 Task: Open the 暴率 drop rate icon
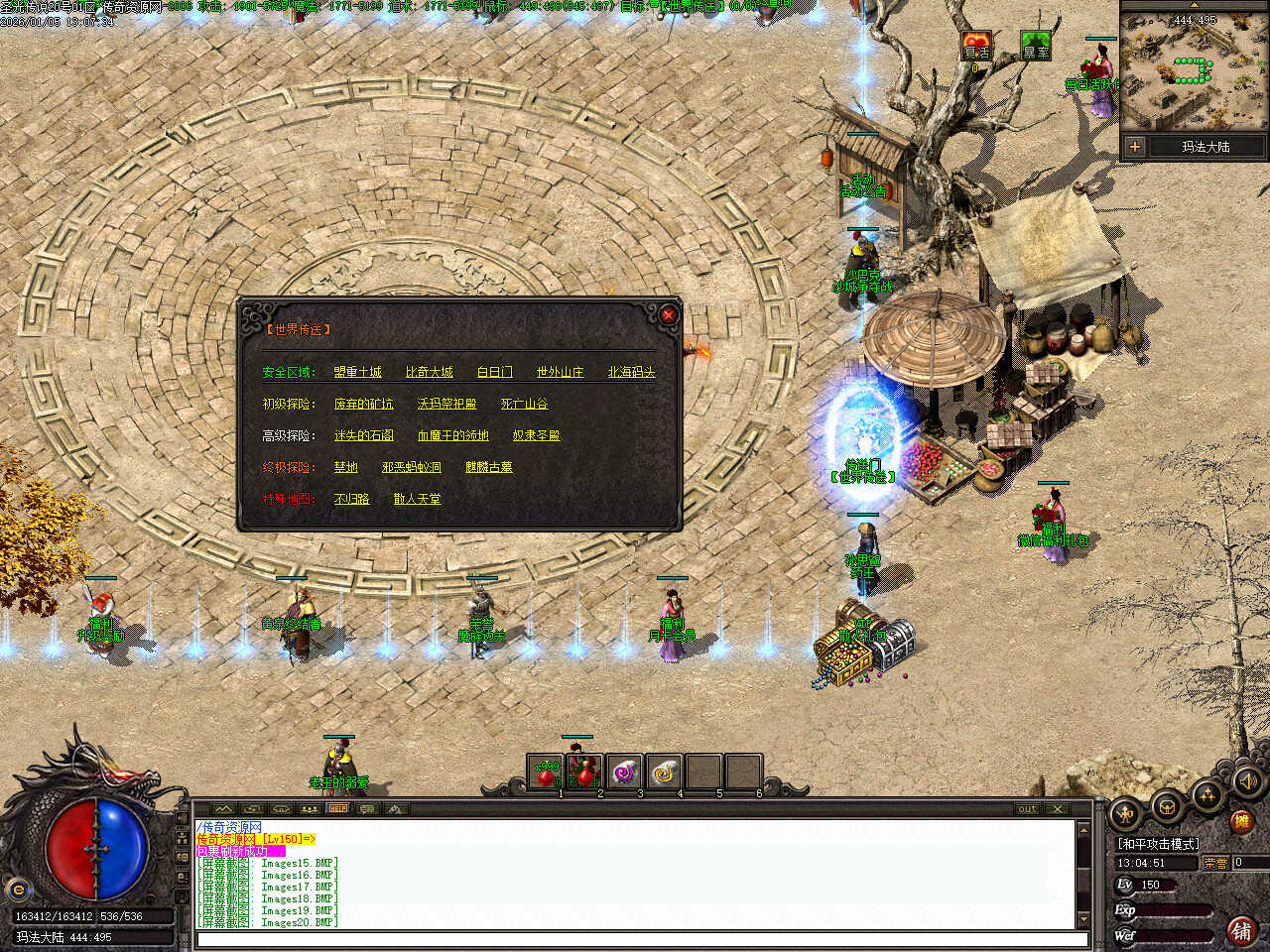pyautogui.click(x=1036, y=47)
